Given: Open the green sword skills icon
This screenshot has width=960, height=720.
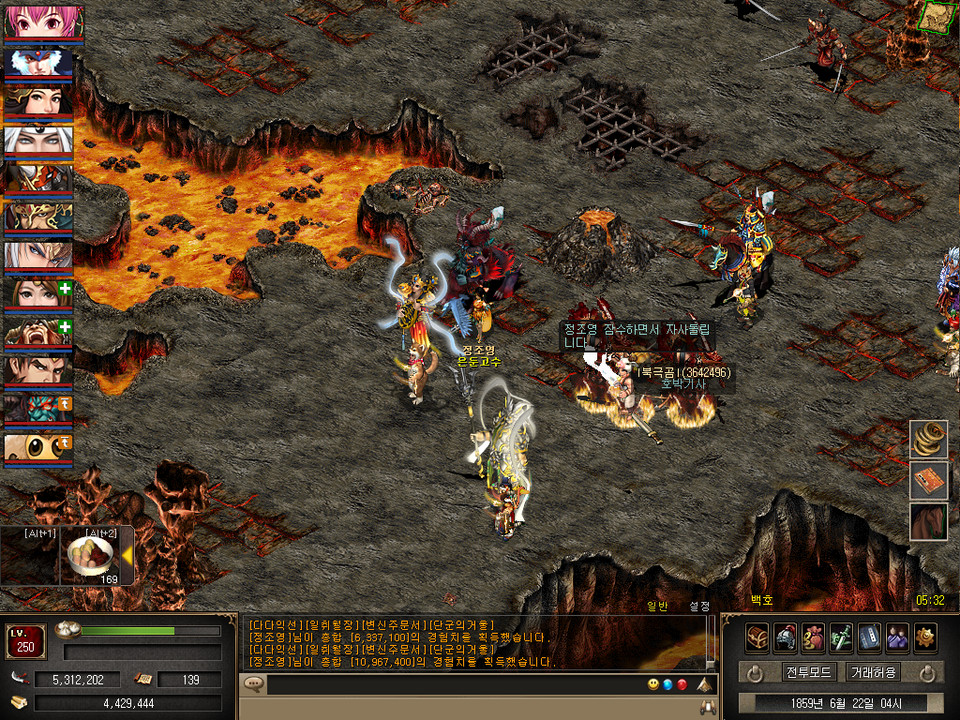Looking at the screenshot, I should [x=841, y=637].
